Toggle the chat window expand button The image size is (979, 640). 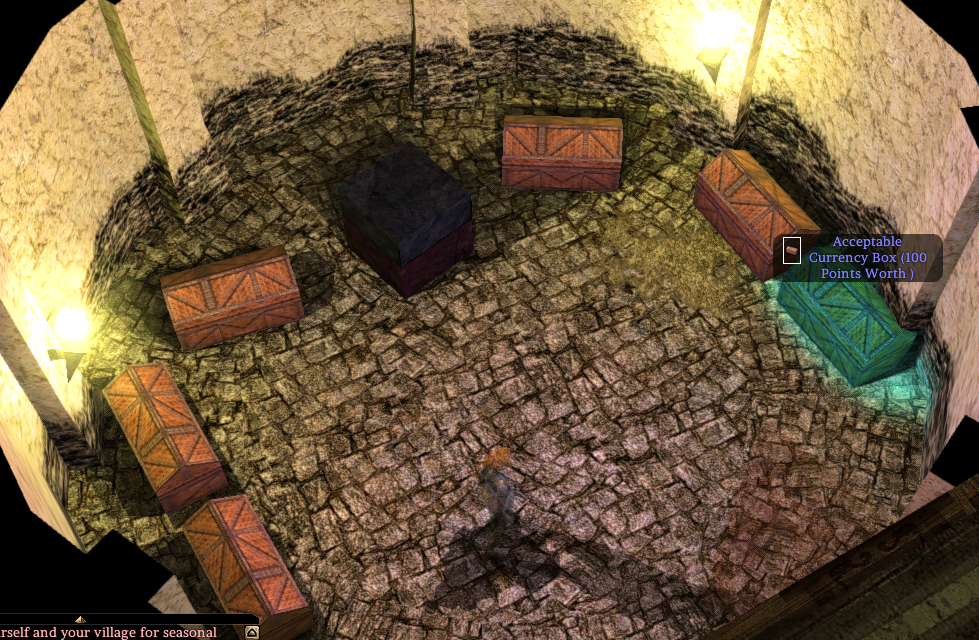click(252, 632)
